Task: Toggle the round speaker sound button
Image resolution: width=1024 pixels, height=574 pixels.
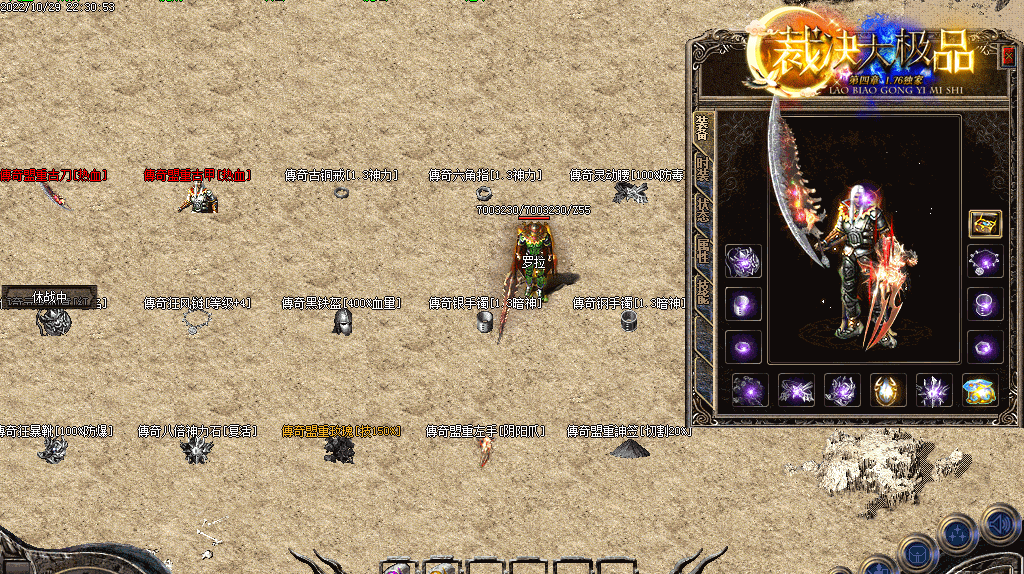Action: tap(999, 524)
